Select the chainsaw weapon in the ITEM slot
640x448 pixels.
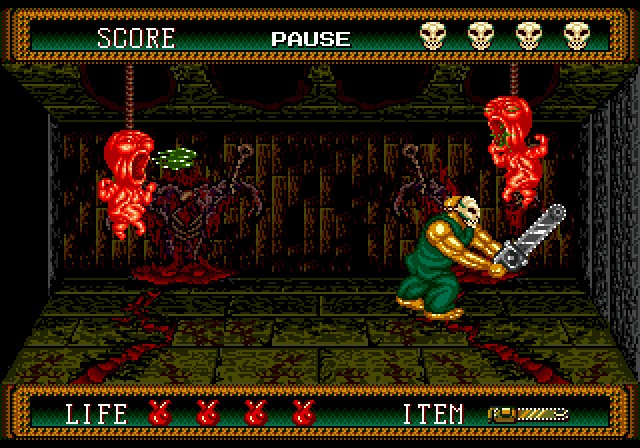tap(527, 412)
